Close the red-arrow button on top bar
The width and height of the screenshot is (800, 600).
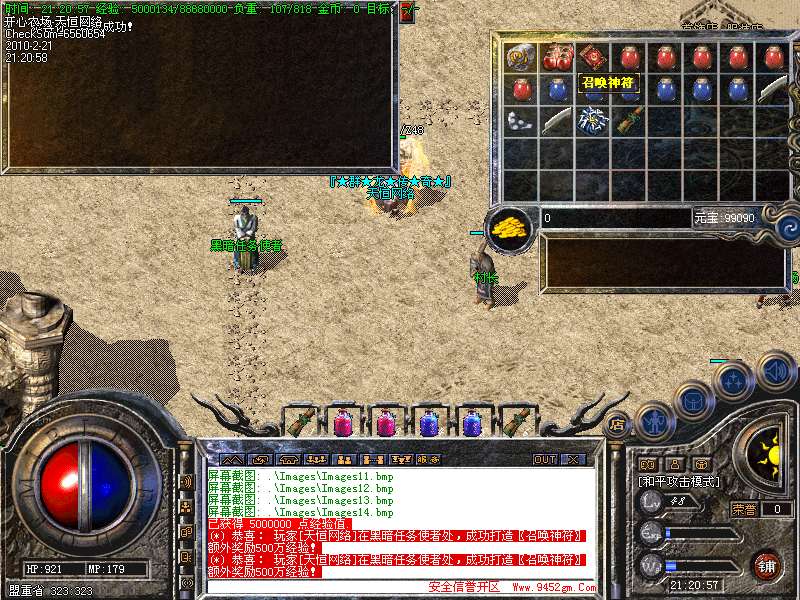pyautogui.click(x=407, y=13)
